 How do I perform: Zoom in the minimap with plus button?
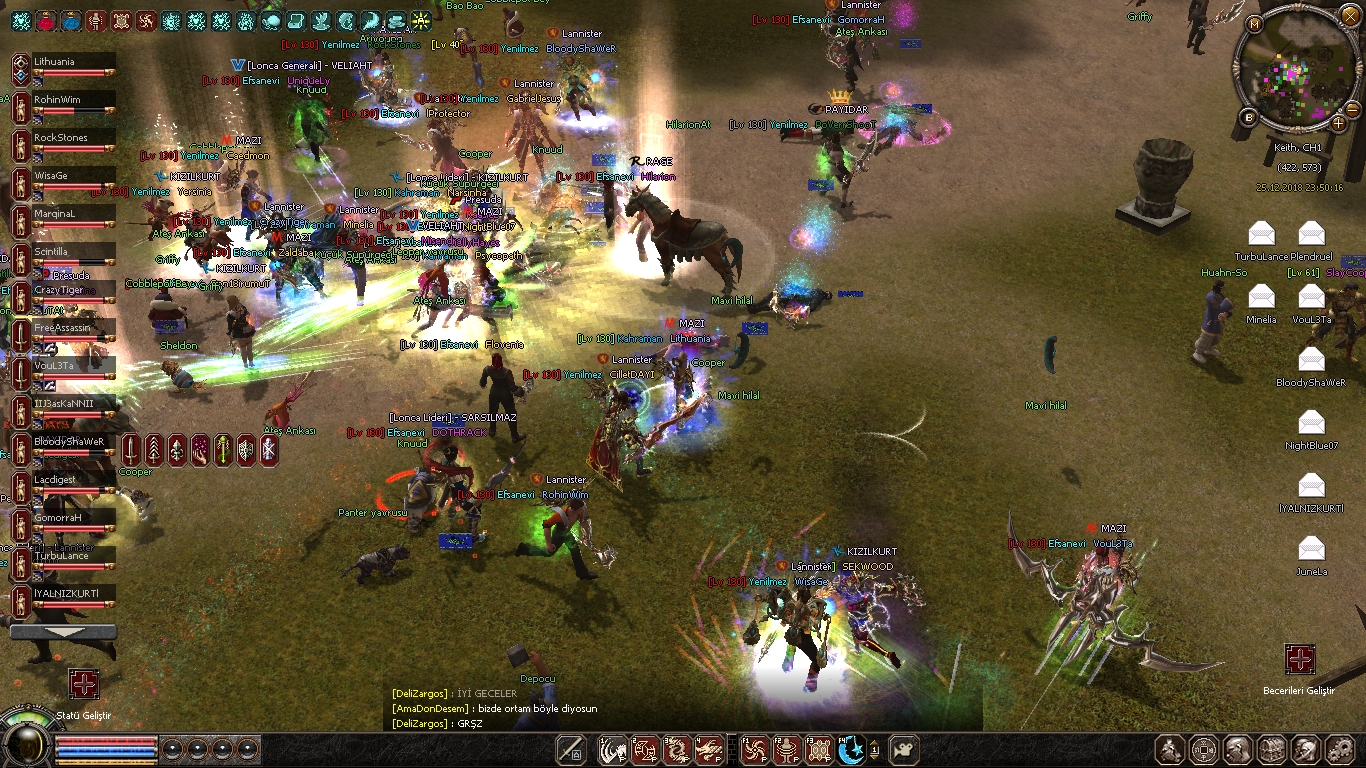click(x=1339, y=123)
